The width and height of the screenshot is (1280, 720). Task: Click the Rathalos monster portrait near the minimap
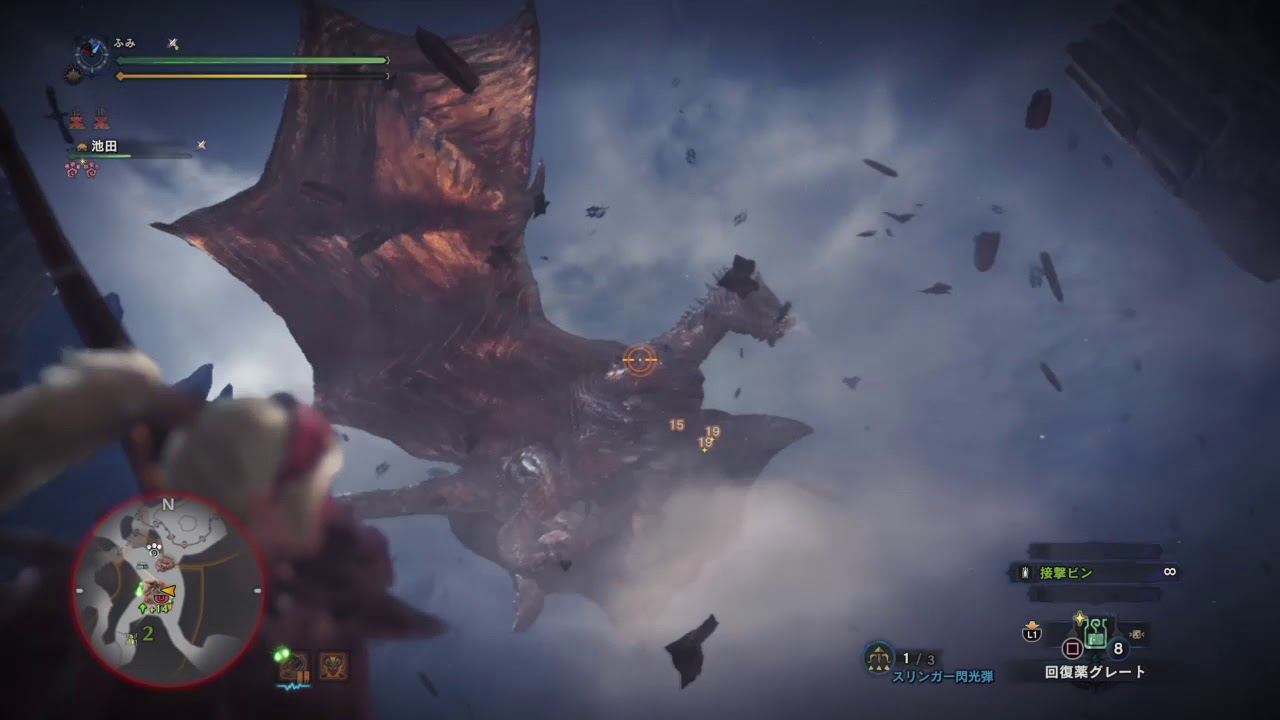[x=332, y=665]
